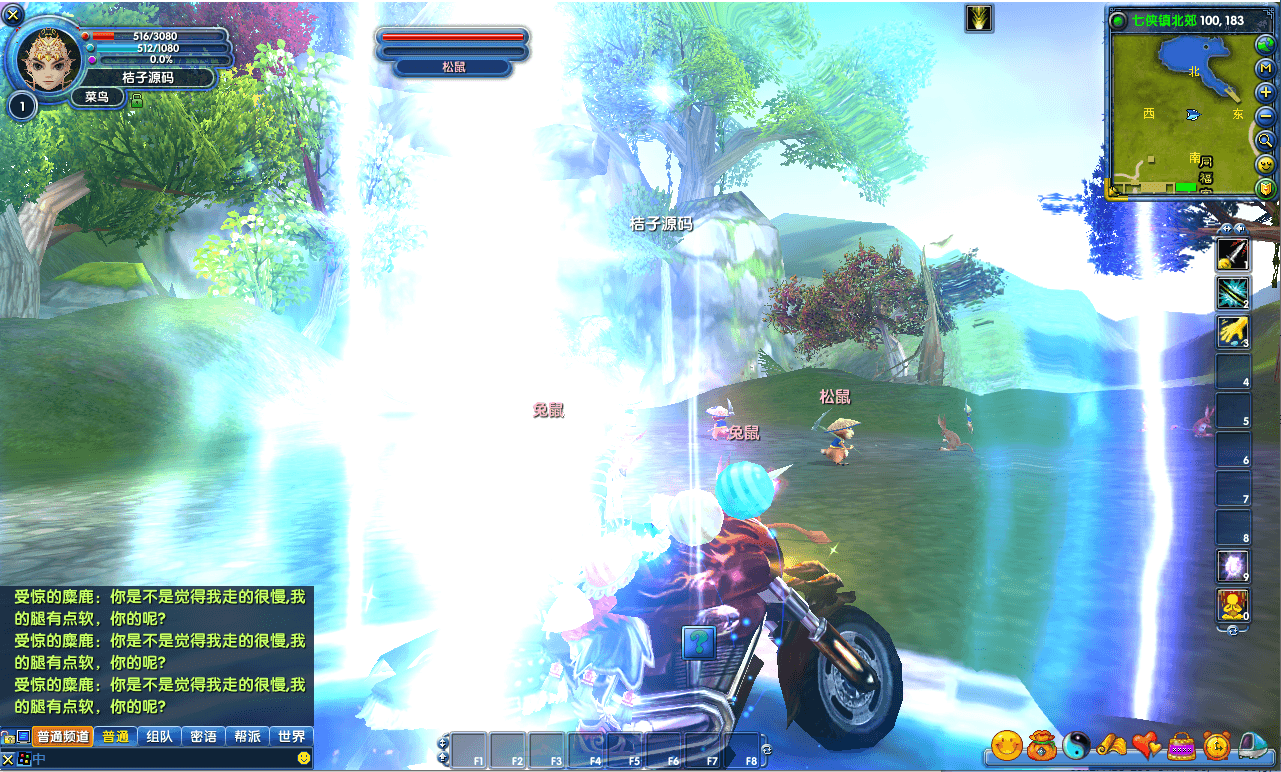Select the 密语 whisper chat tab

point(203,737)
